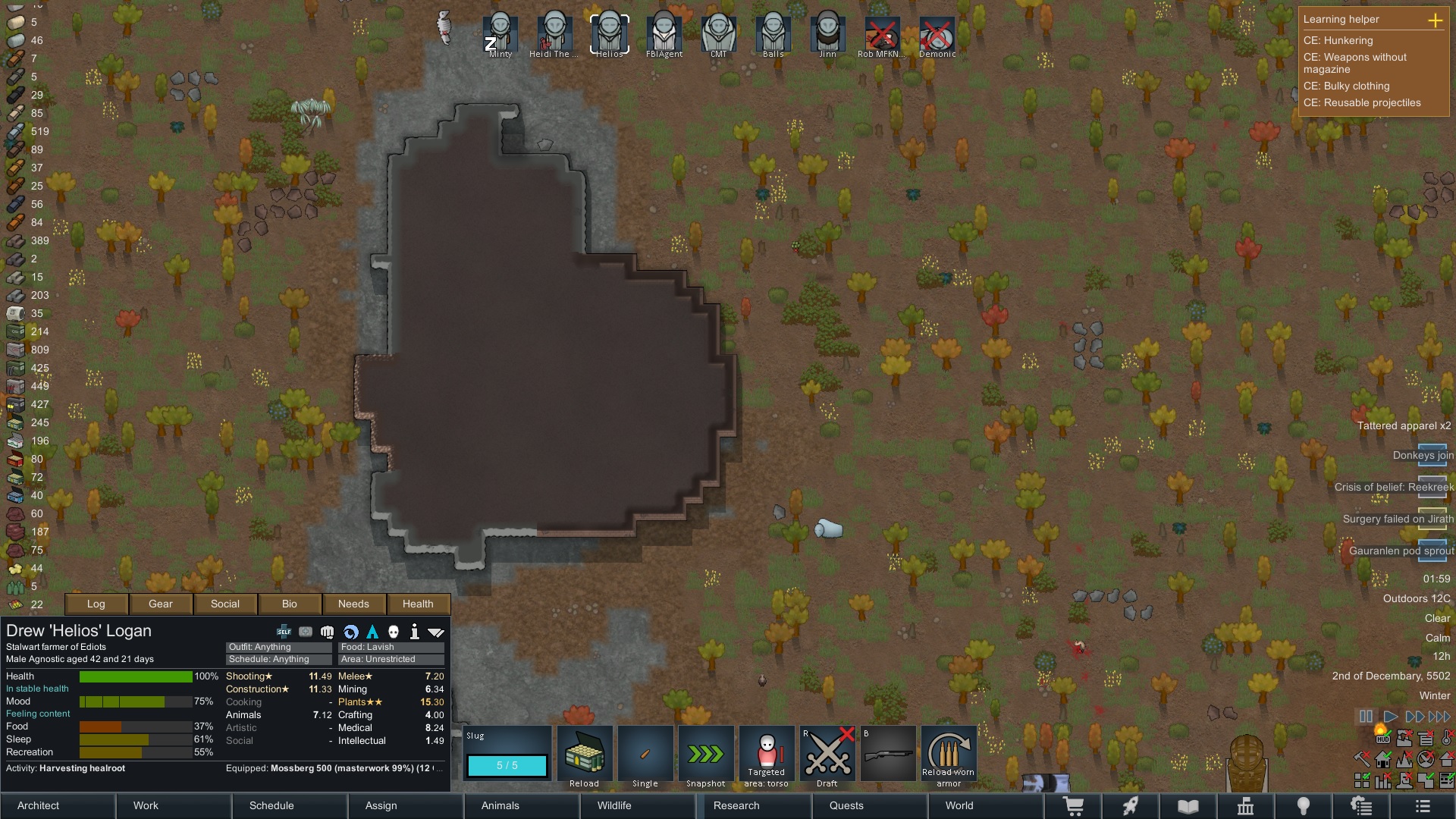Expand the pawn card with the chevron icon
Image resolution: width=1456 pixels, height=819 pixels.
tap(435, 630)
